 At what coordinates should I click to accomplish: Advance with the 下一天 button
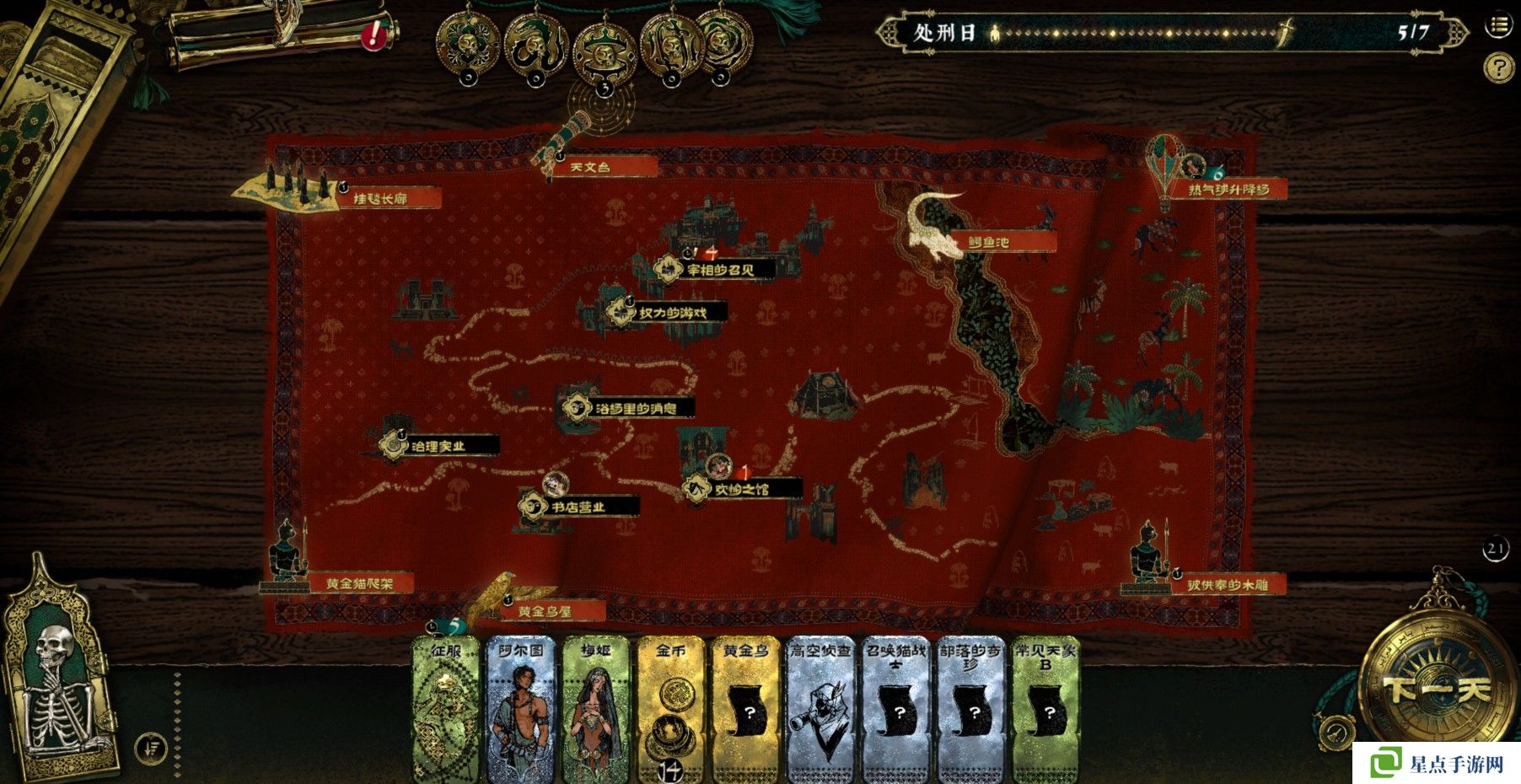tap(1437, 690)
